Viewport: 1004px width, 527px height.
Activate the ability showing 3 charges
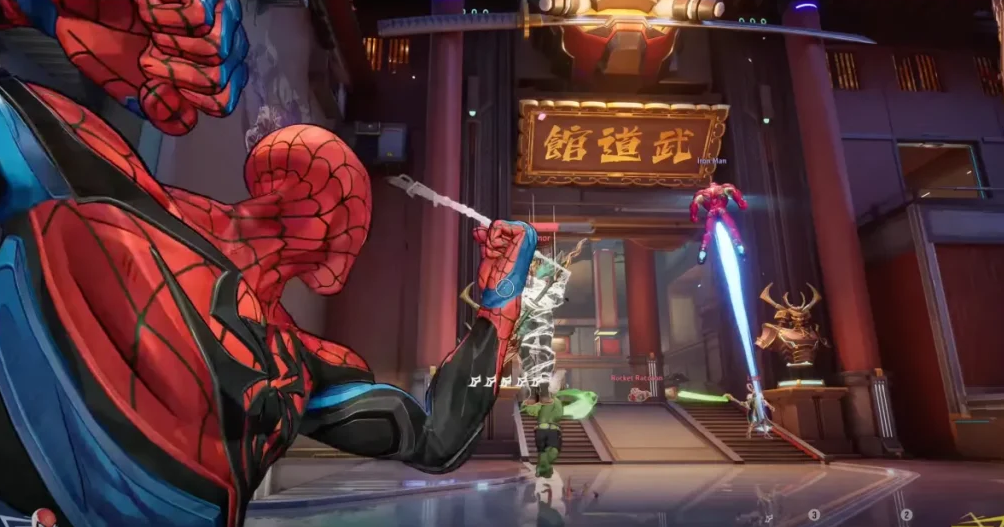(814, 515)
